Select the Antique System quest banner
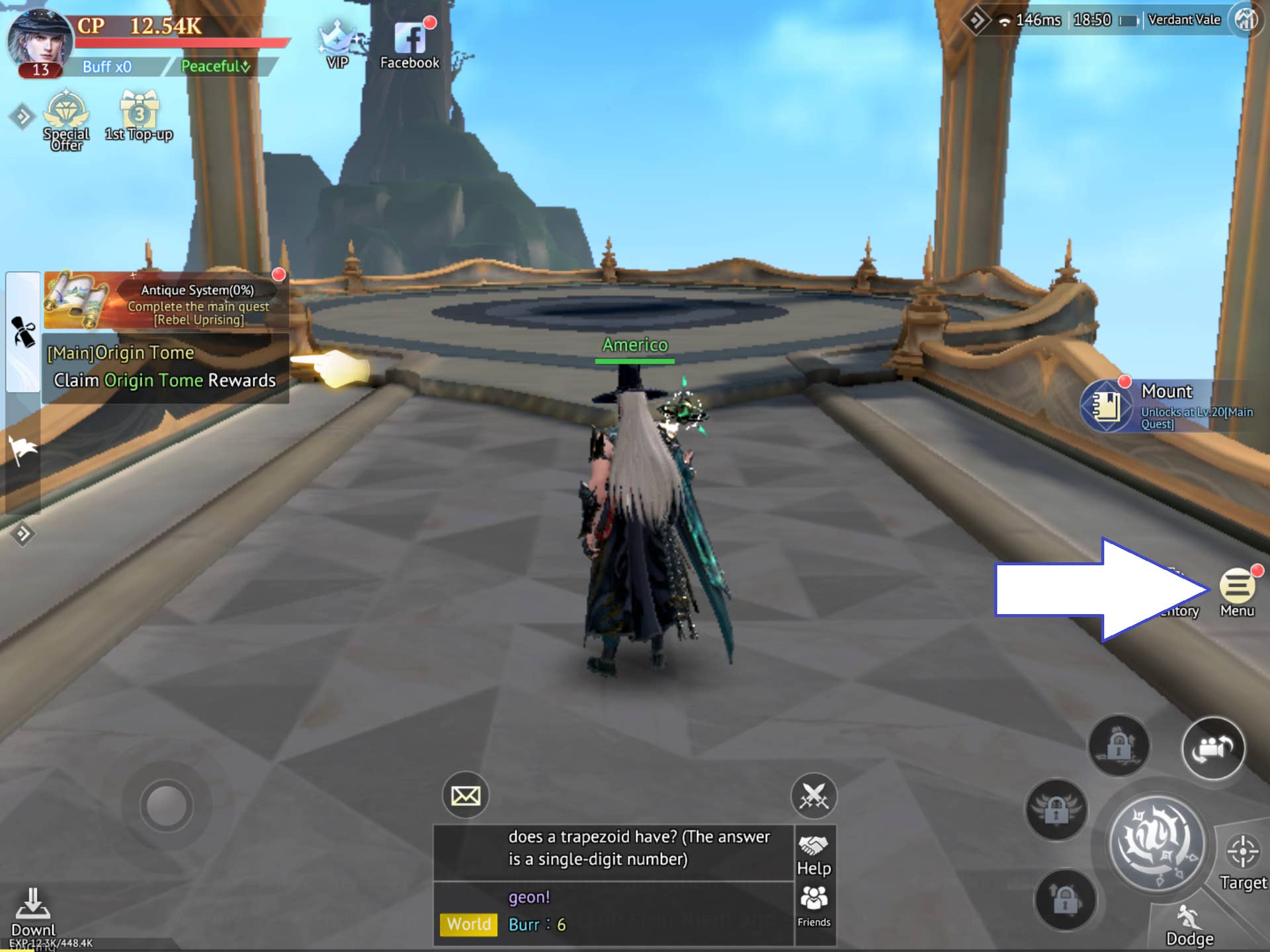 [167, 301]
